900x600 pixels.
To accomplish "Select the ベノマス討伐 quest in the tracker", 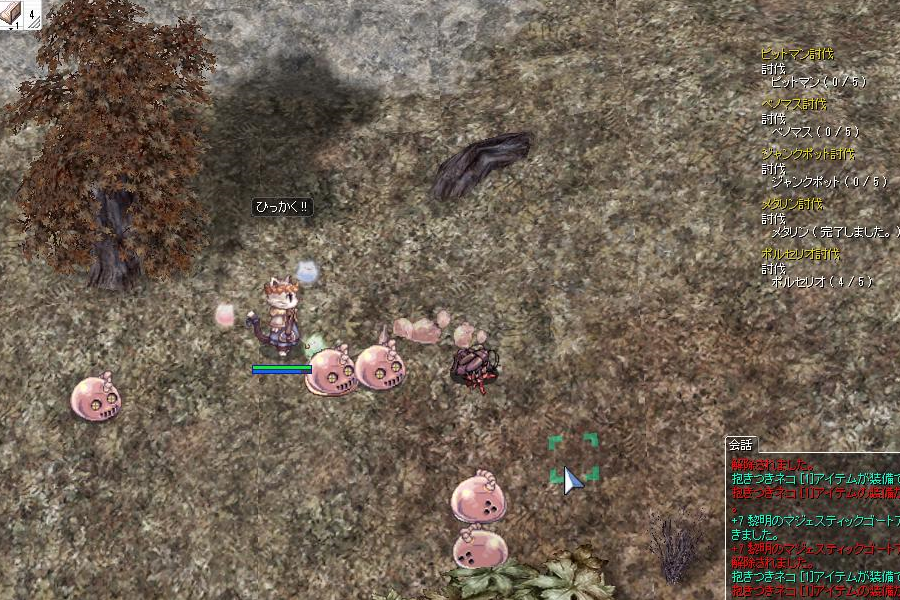I will [794, 104].
